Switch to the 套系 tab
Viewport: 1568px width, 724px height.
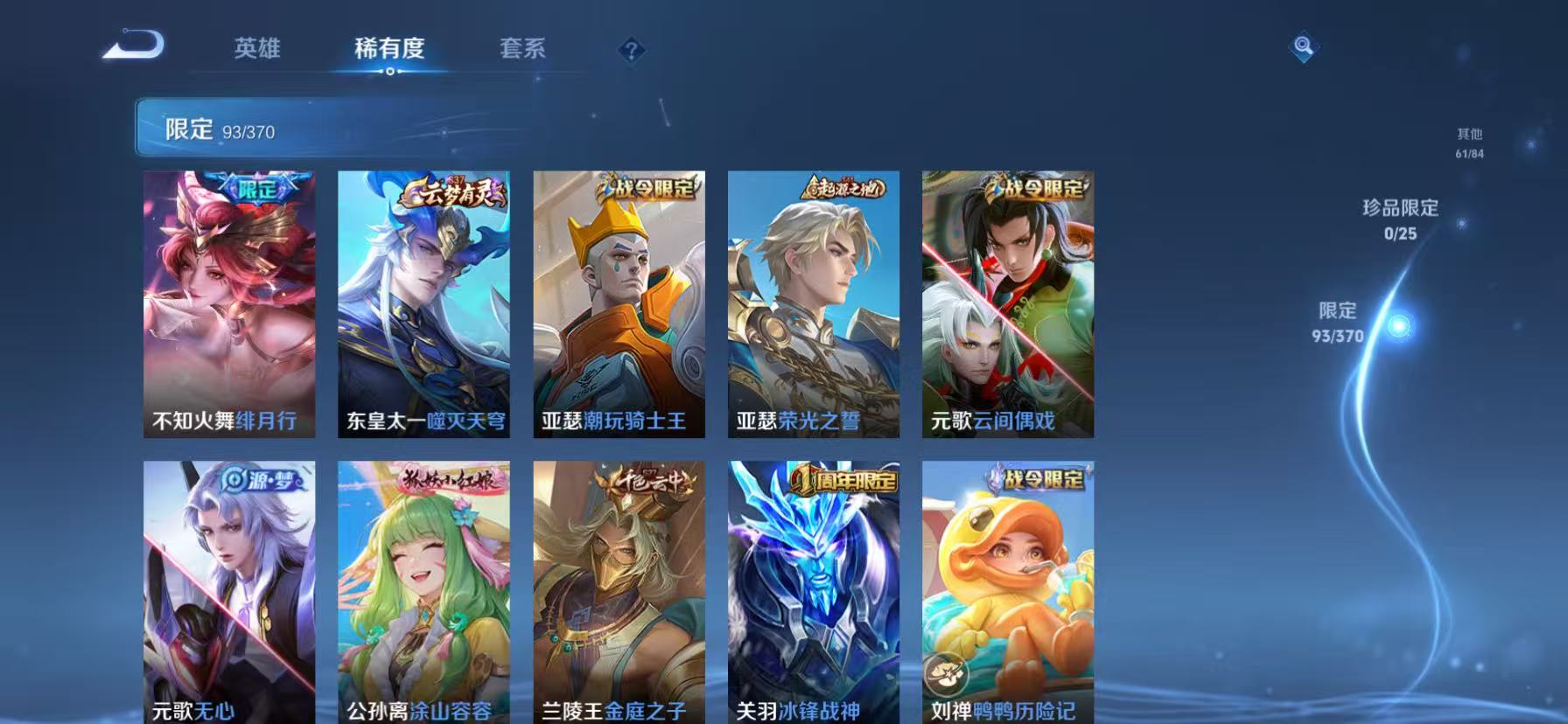click(x=522, y=50)
